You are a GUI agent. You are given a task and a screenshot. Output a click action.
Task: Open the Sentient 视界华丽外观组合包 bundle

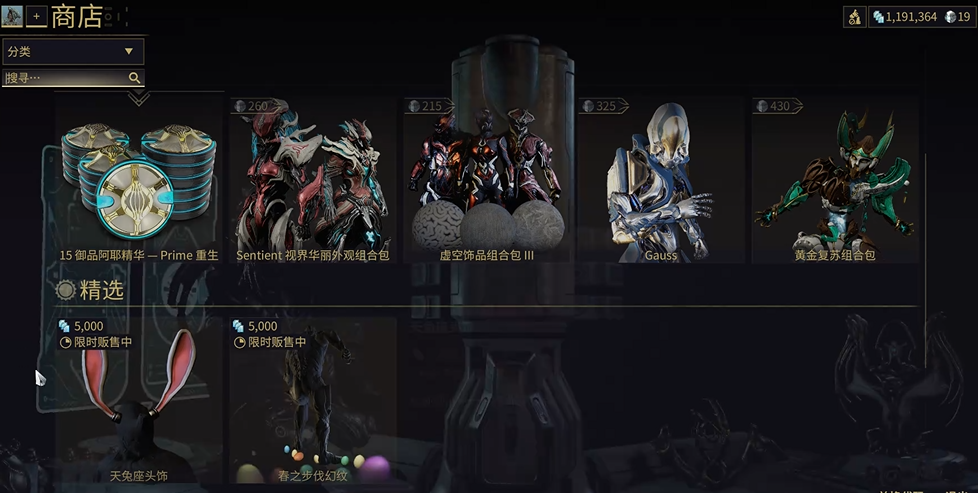point(312,180)
